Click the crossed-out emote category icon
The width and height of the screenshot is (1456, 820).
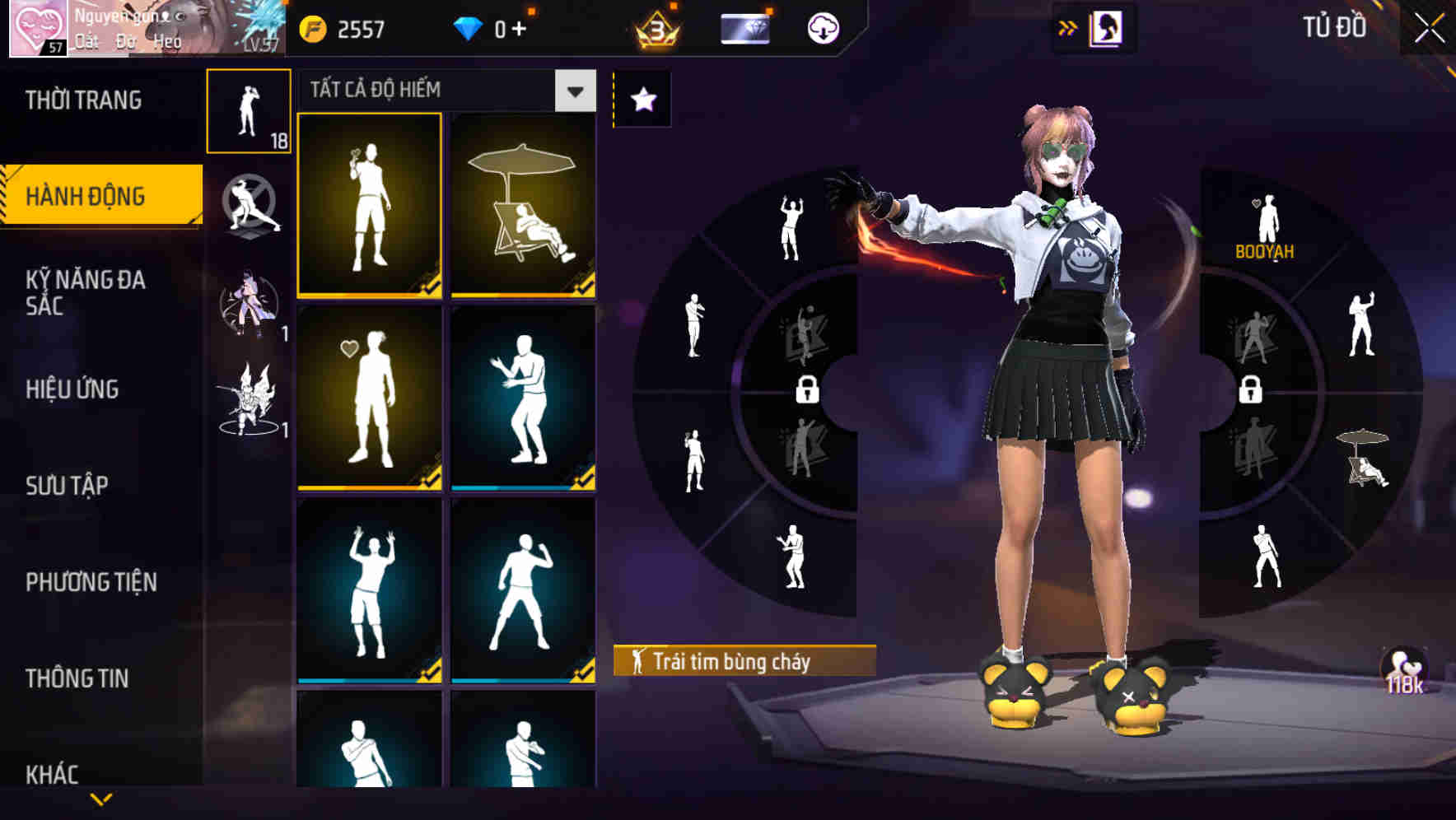coord(250,204)
